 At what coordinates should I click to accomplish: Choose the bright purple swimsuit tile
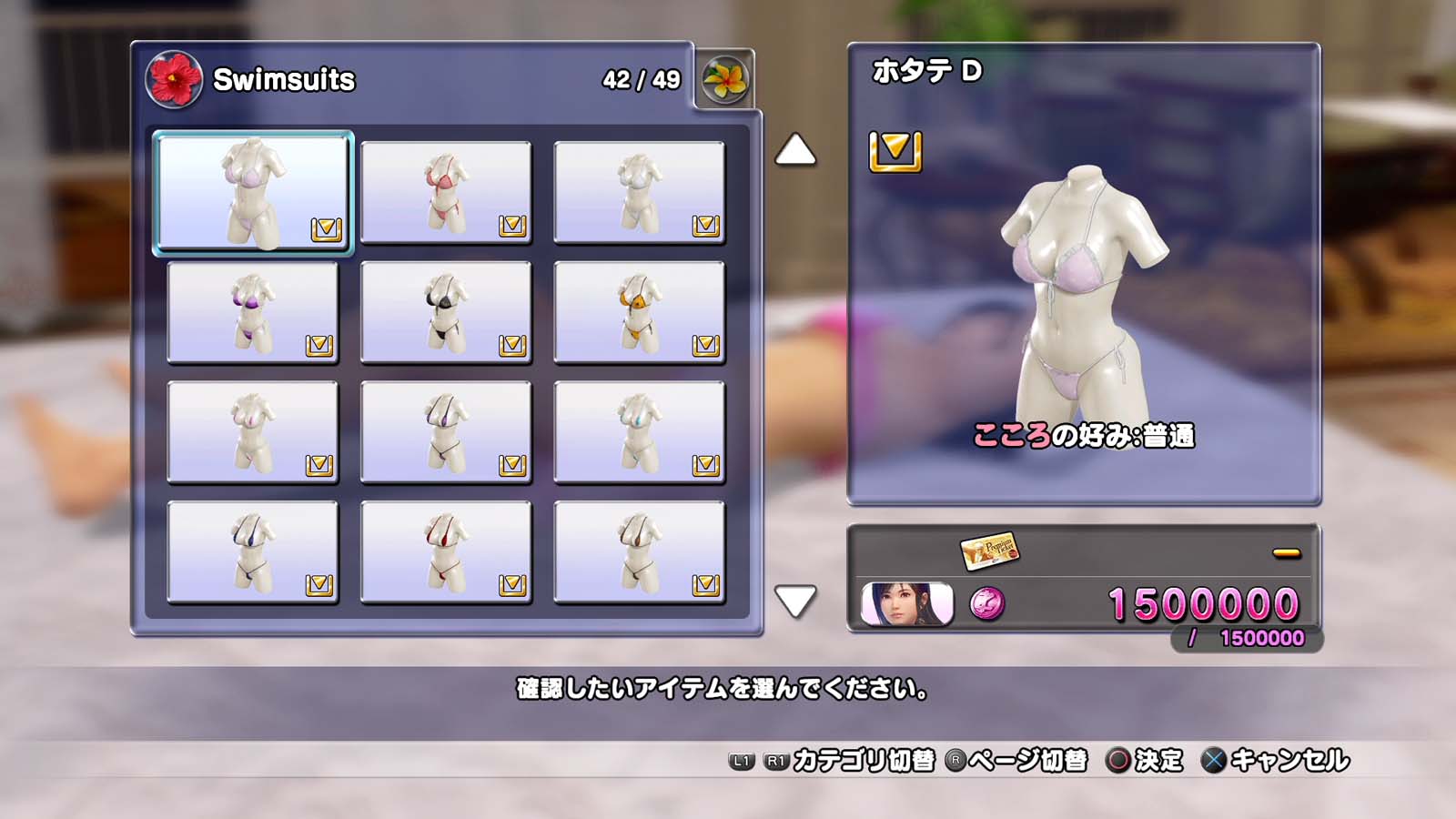pyautogui.click(x=253, y=312)
